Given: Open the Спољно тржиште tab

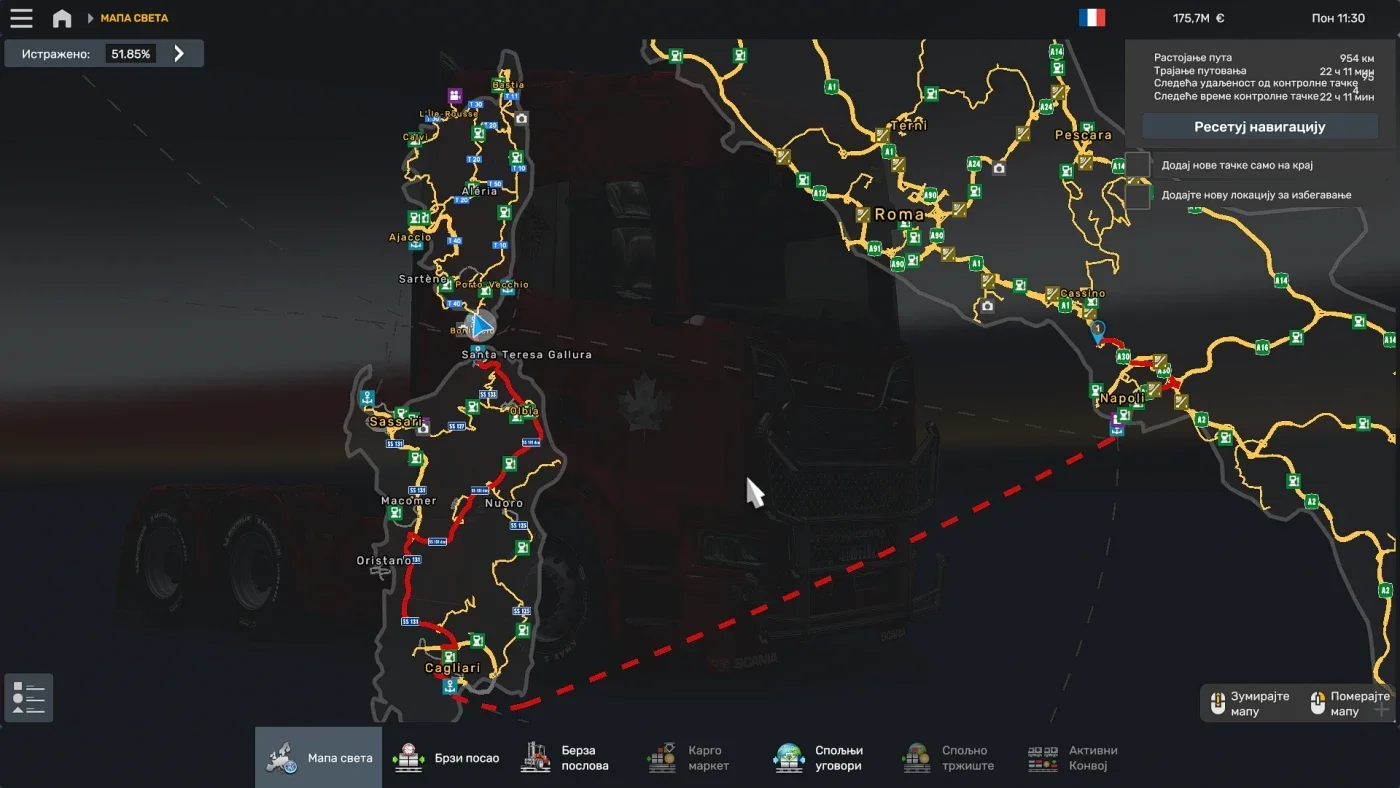Looking at the screenshot, I should [947, 758].
